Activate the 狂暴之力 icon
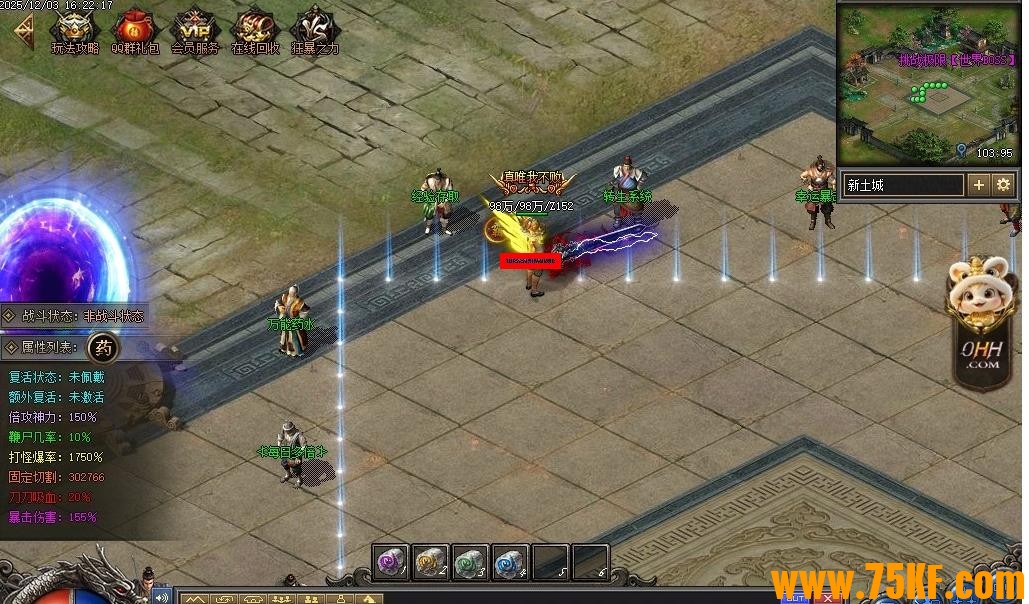This screenshot has height=604, width=1029. click(314, 28)
